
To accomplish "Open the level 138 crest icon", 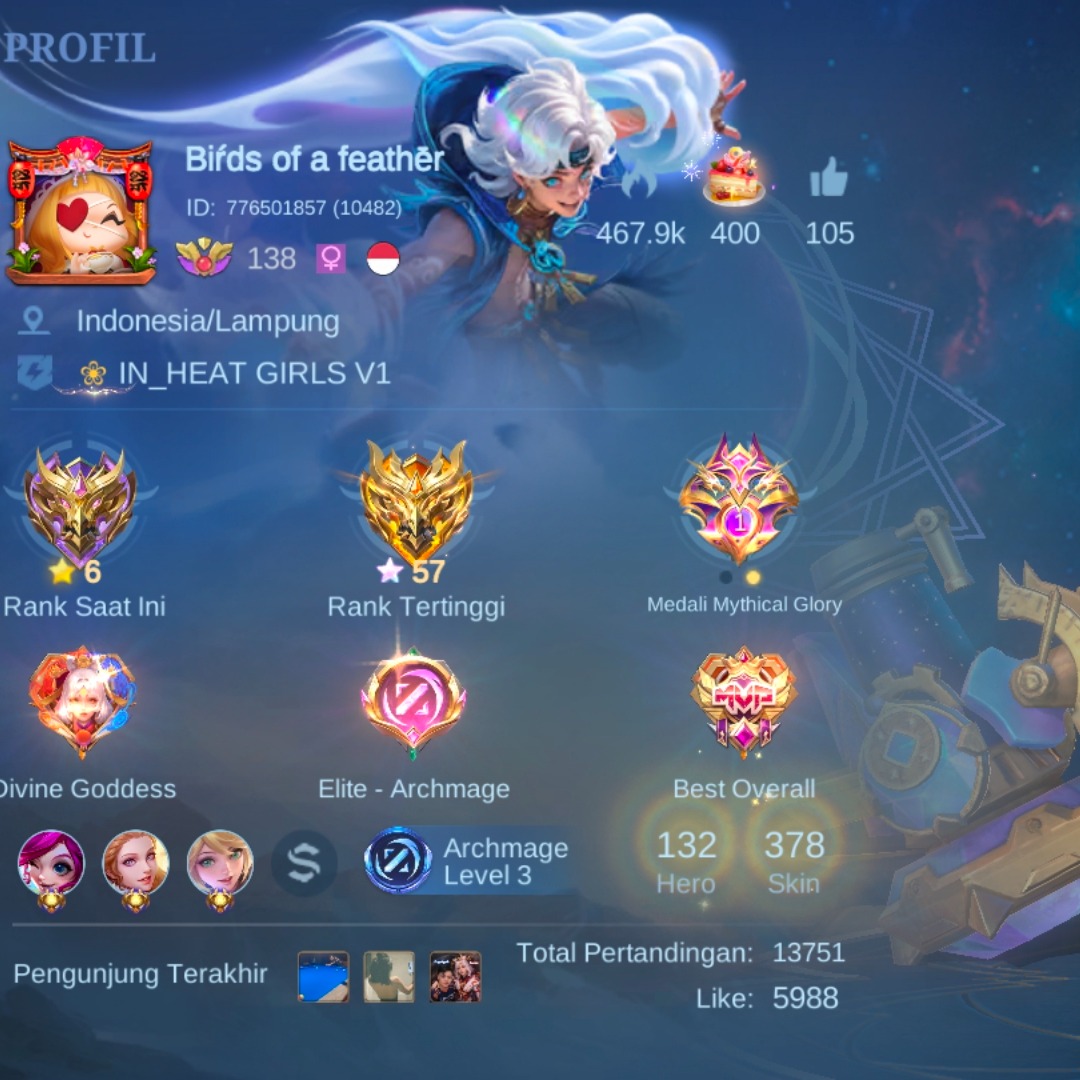I will point(204,258).
